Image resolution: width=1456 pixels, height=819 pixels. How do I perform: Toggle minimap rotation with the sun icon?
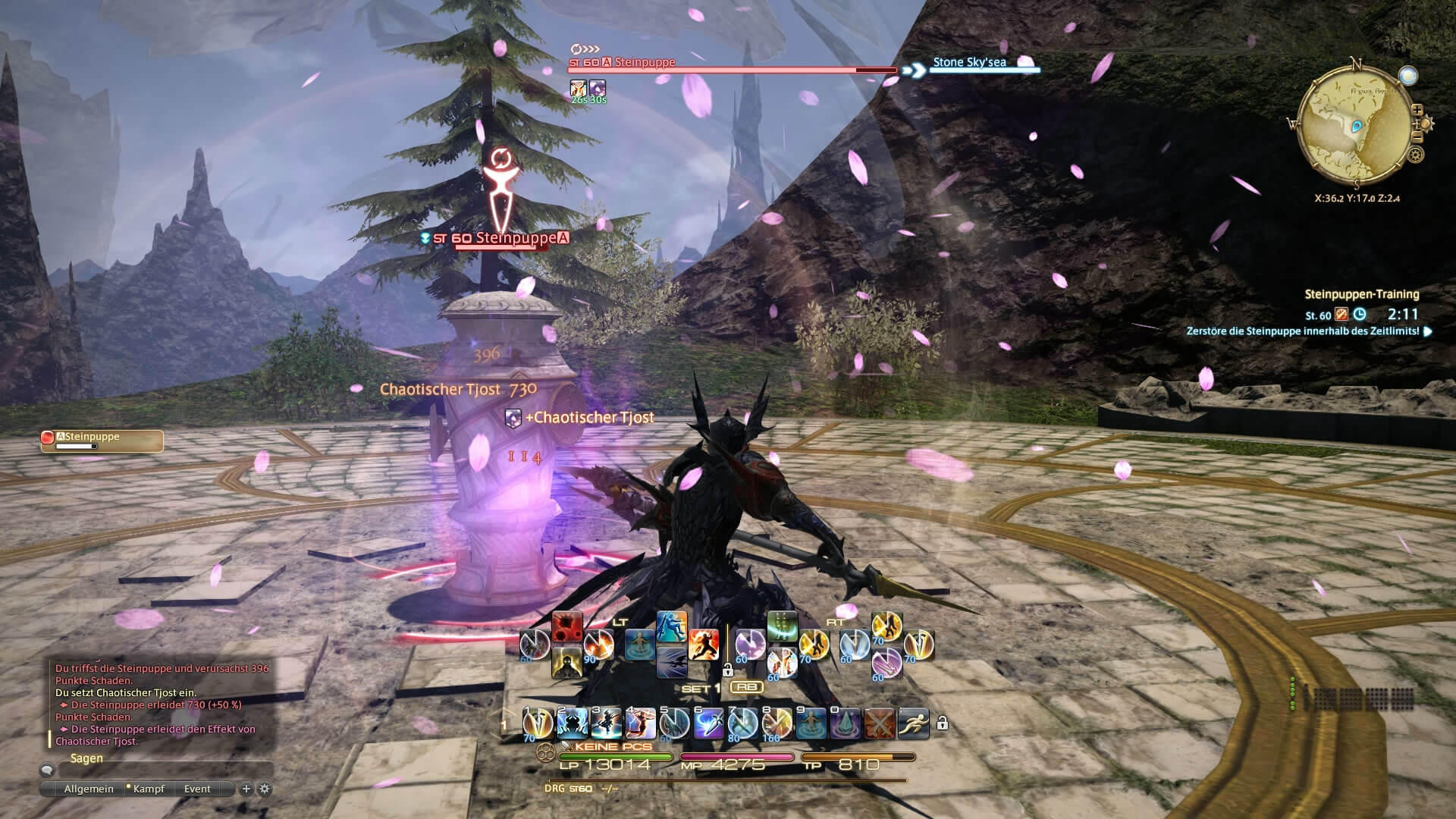coord(1426,123)
